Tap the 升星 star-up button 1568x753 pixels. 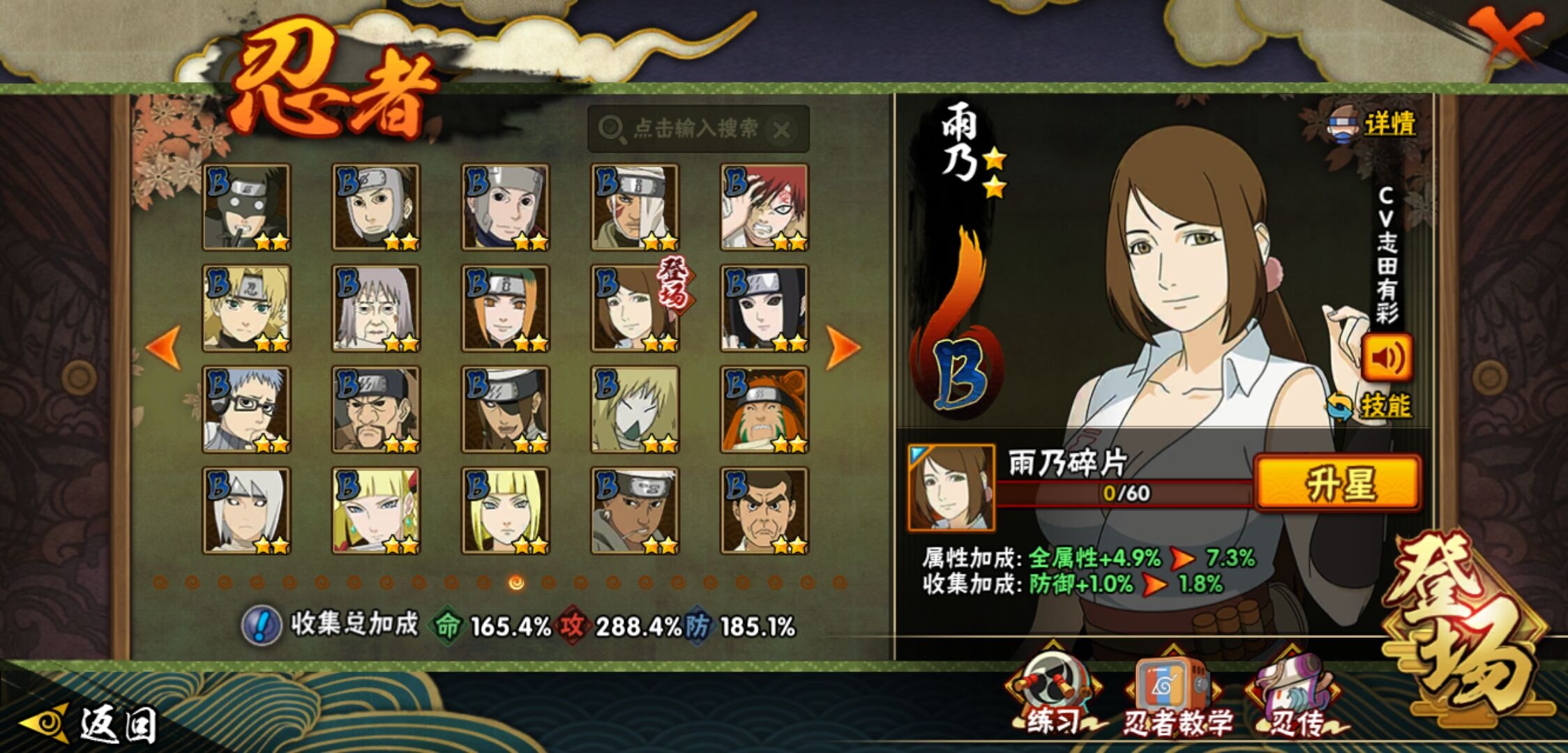[x=1338, y=483]
